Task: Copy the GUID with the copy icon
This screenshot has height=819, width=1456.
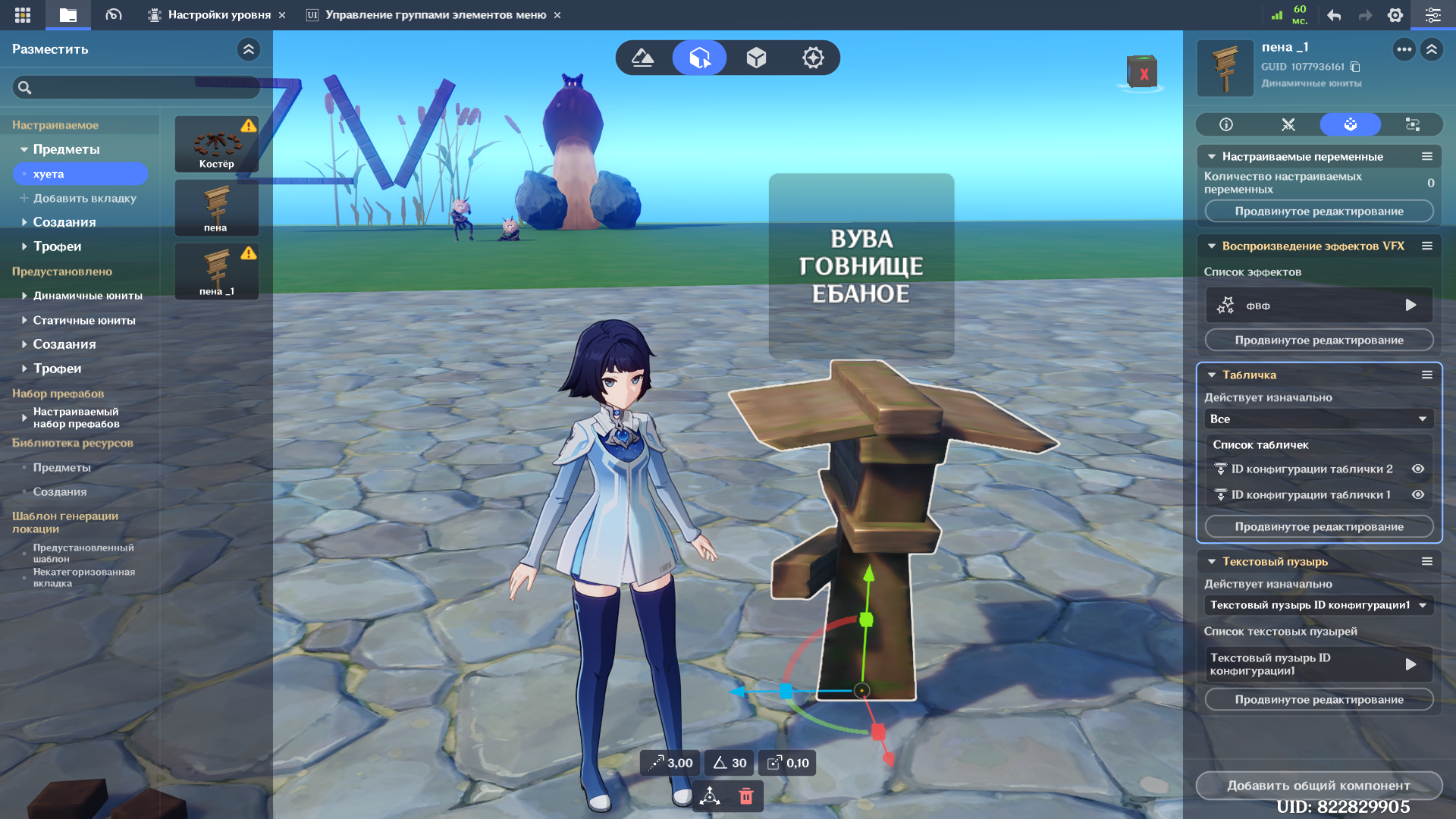Action: pos(1356,67)
